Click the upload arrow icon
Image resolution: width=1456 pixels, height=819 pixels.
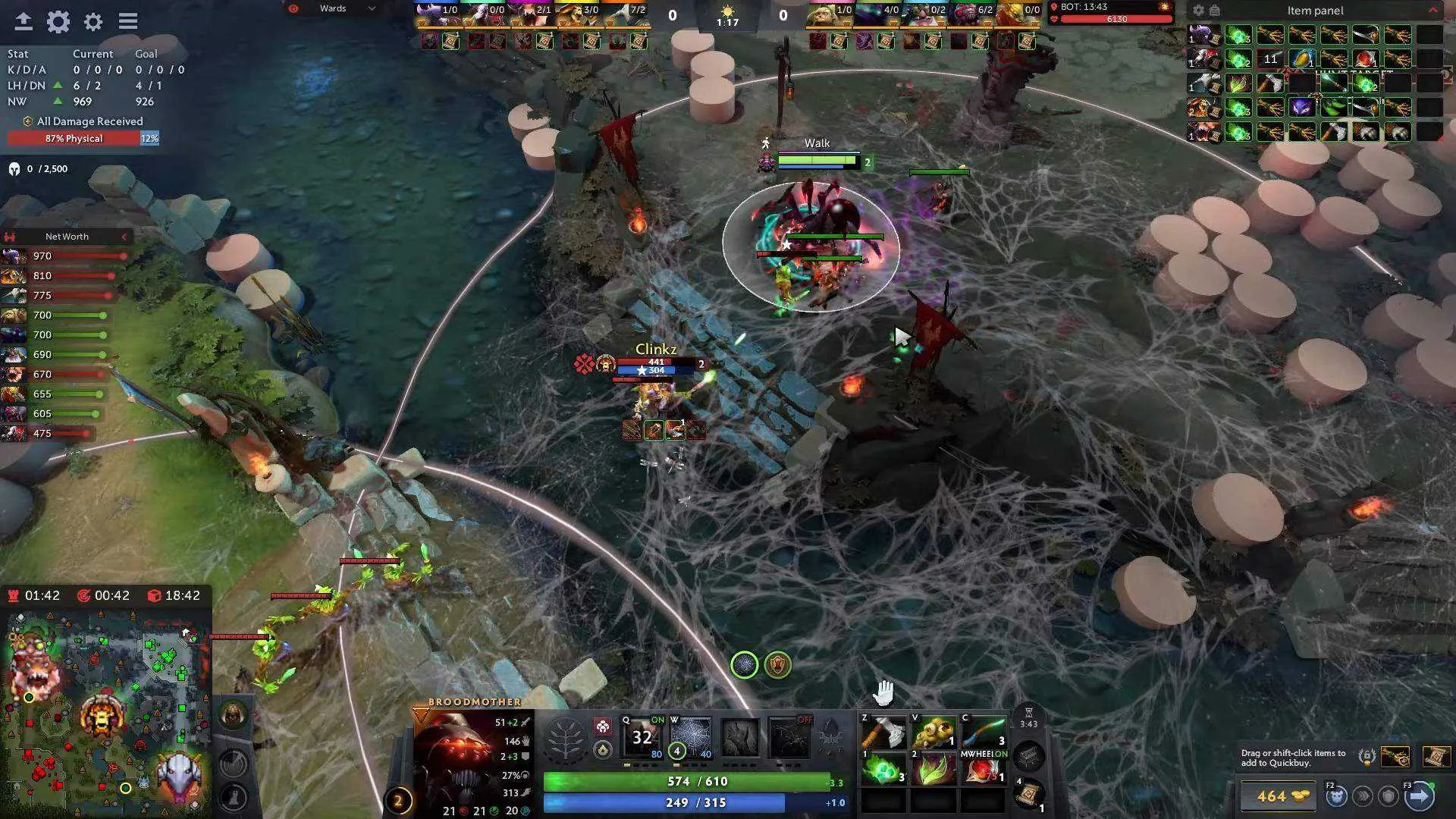[23, 21]
